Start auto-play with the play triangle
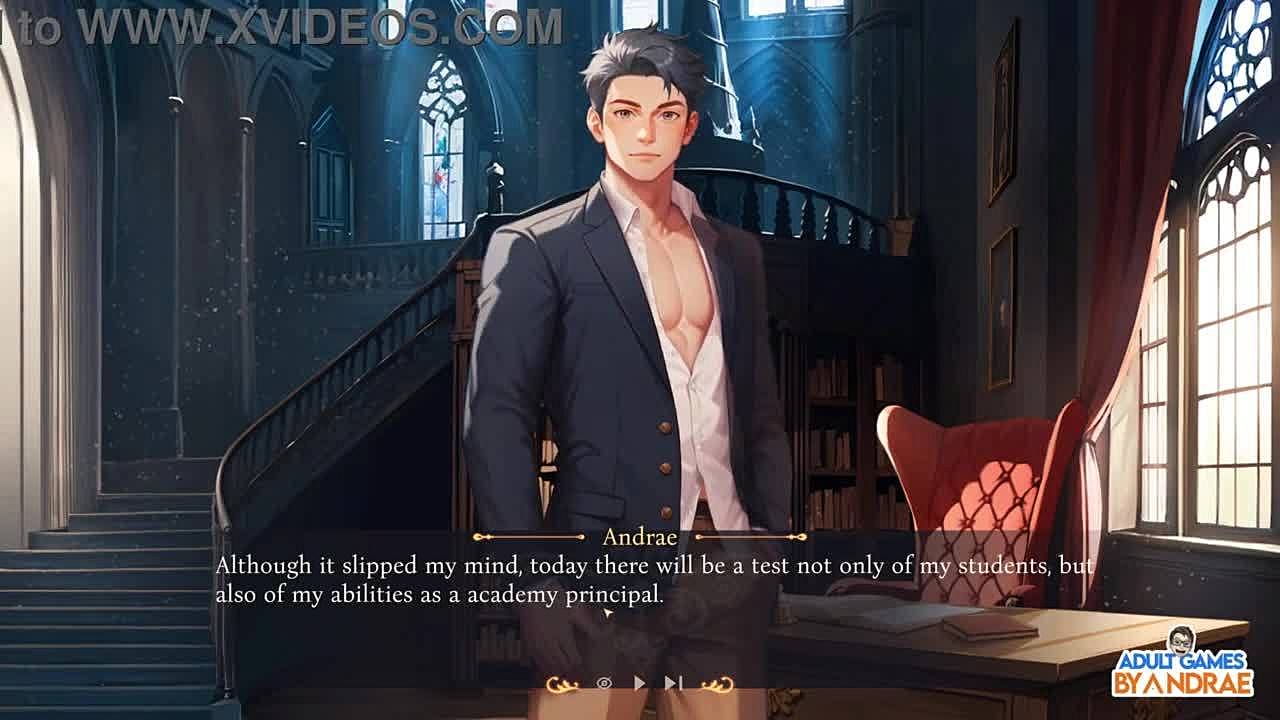 click(x=640, y=683)
